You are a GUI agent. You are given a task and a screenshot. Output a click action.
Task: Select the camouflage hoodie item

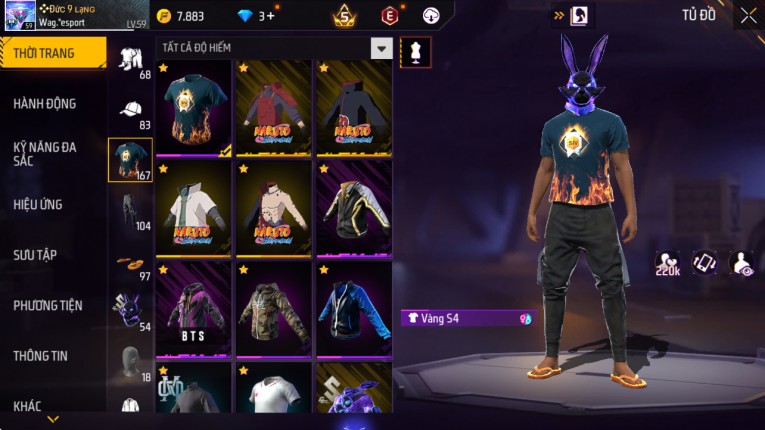pyautogui.click(x=274, y=309)
